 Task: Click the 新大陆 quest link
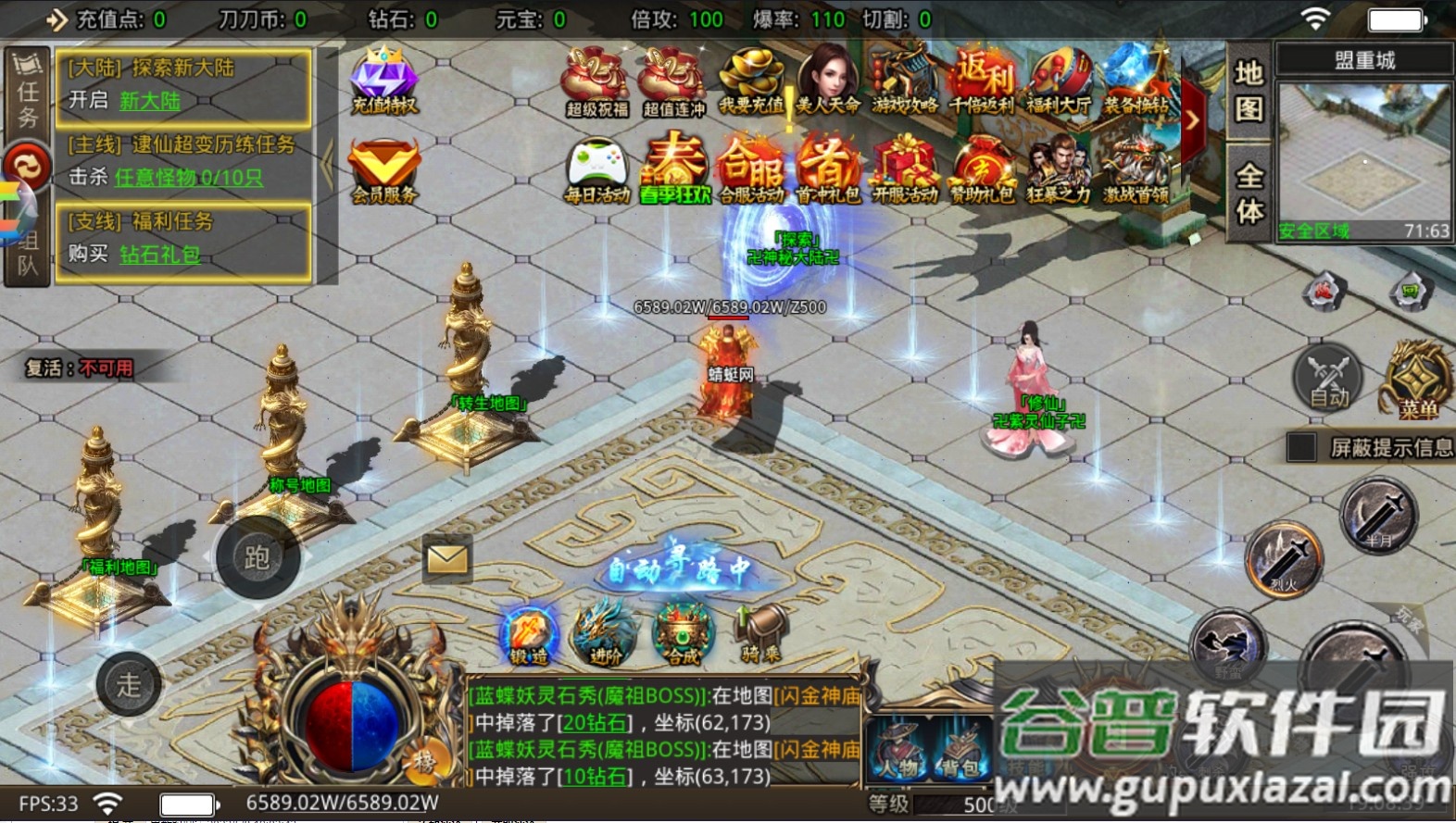tap(150, 101)
